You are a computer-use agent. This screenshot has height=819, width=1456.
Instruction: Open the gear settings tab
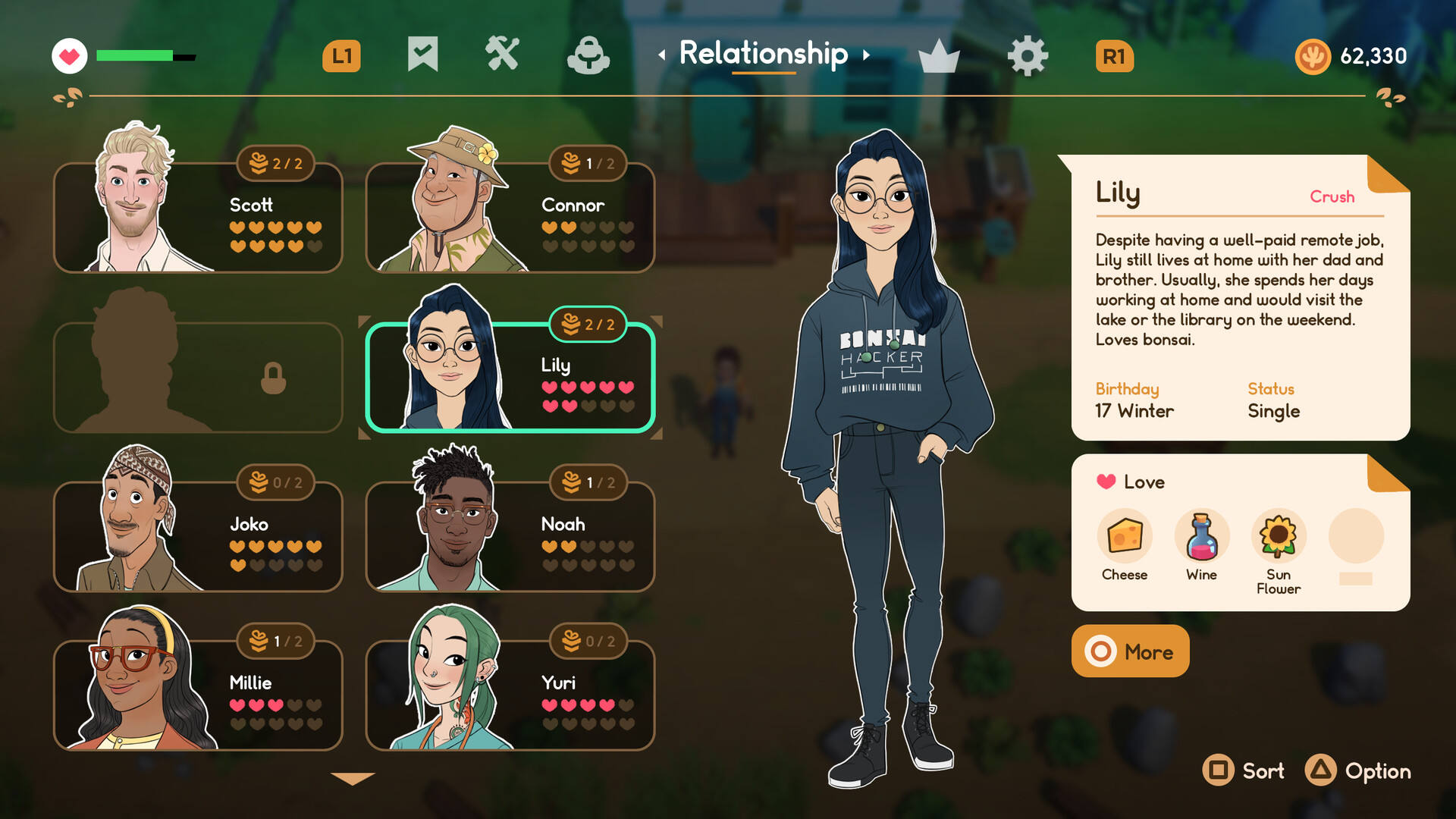click(x=1028, y=56)
